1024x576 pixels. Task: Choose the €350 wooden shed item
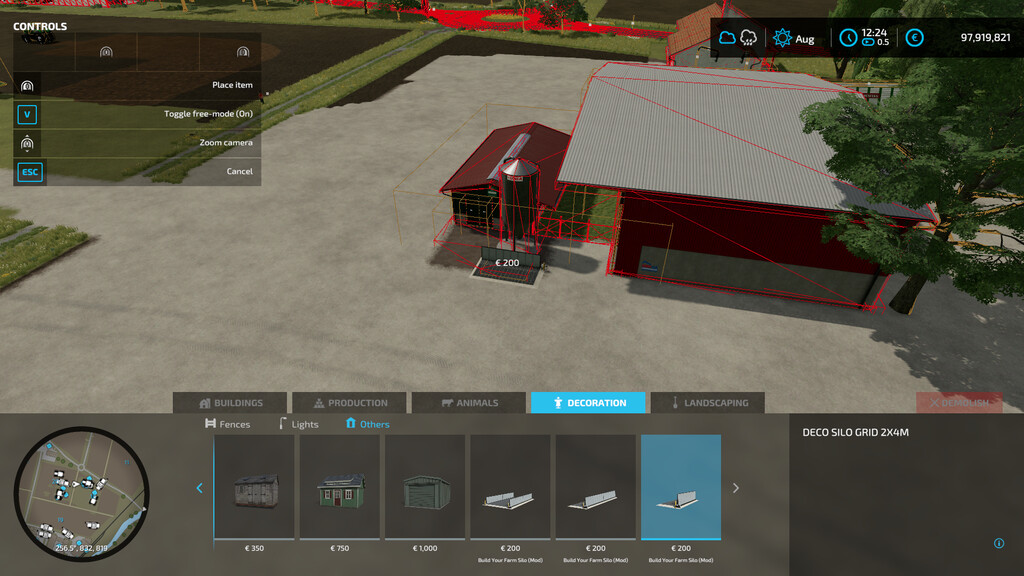click(x=254, y=487)
